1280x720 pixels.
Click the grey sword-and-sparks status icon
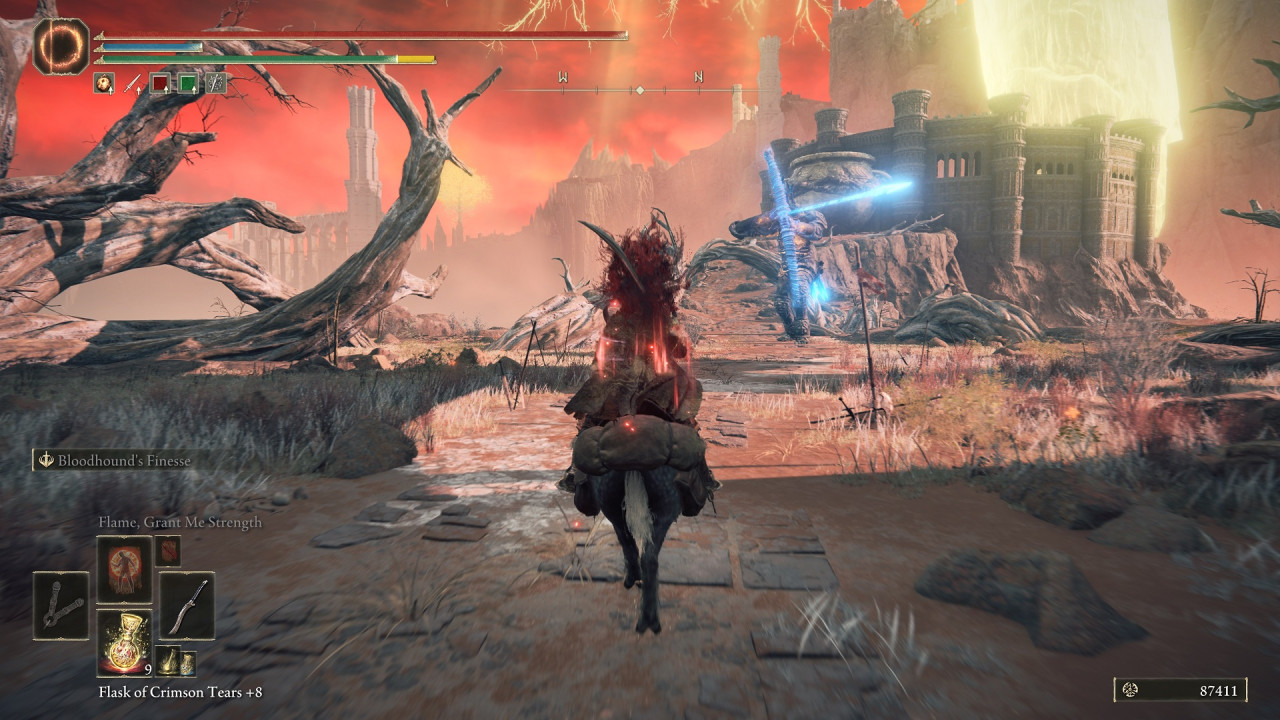[216, 84]
